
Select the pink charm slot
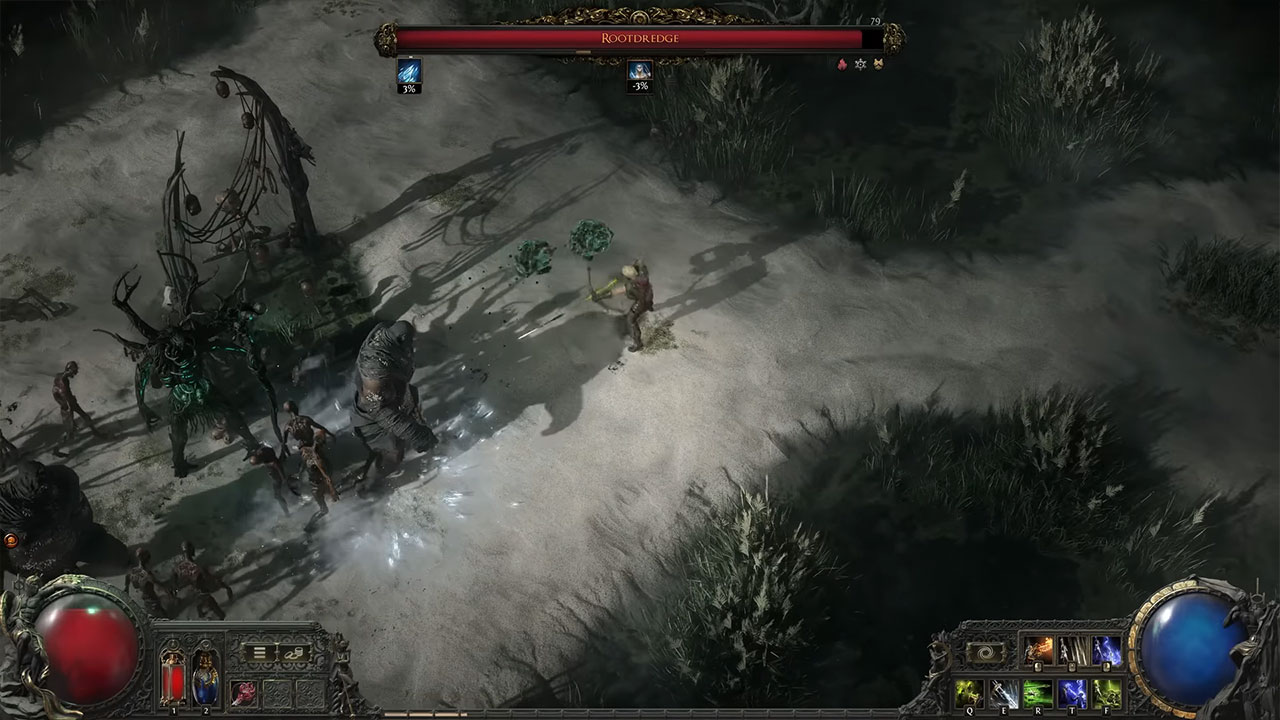pyautogui.click(x=244, y=692)
